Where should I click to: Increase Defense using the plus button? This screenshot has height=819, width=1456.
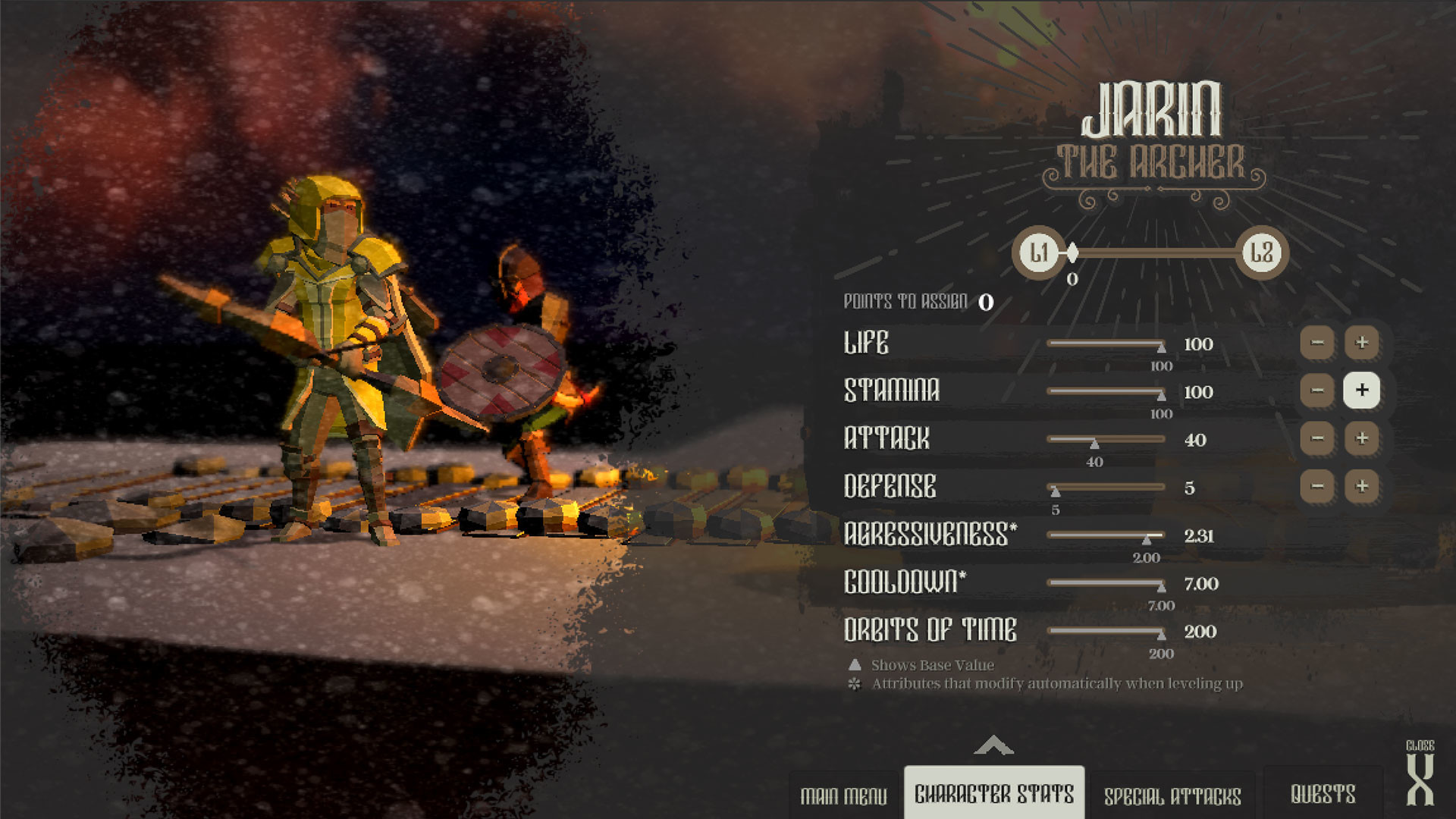[x=1361, y=486]
